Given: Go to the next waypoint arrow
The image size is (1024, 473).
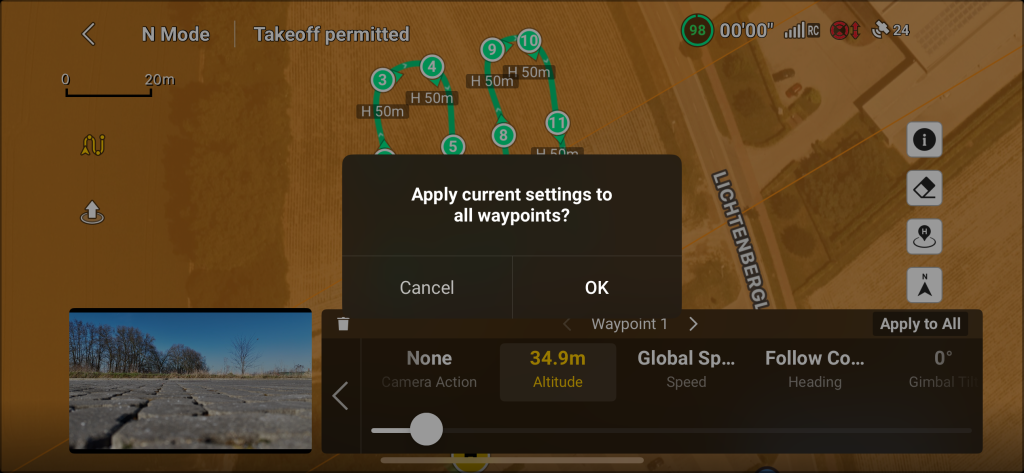Looking at the screenshot, I should [694, 324].
